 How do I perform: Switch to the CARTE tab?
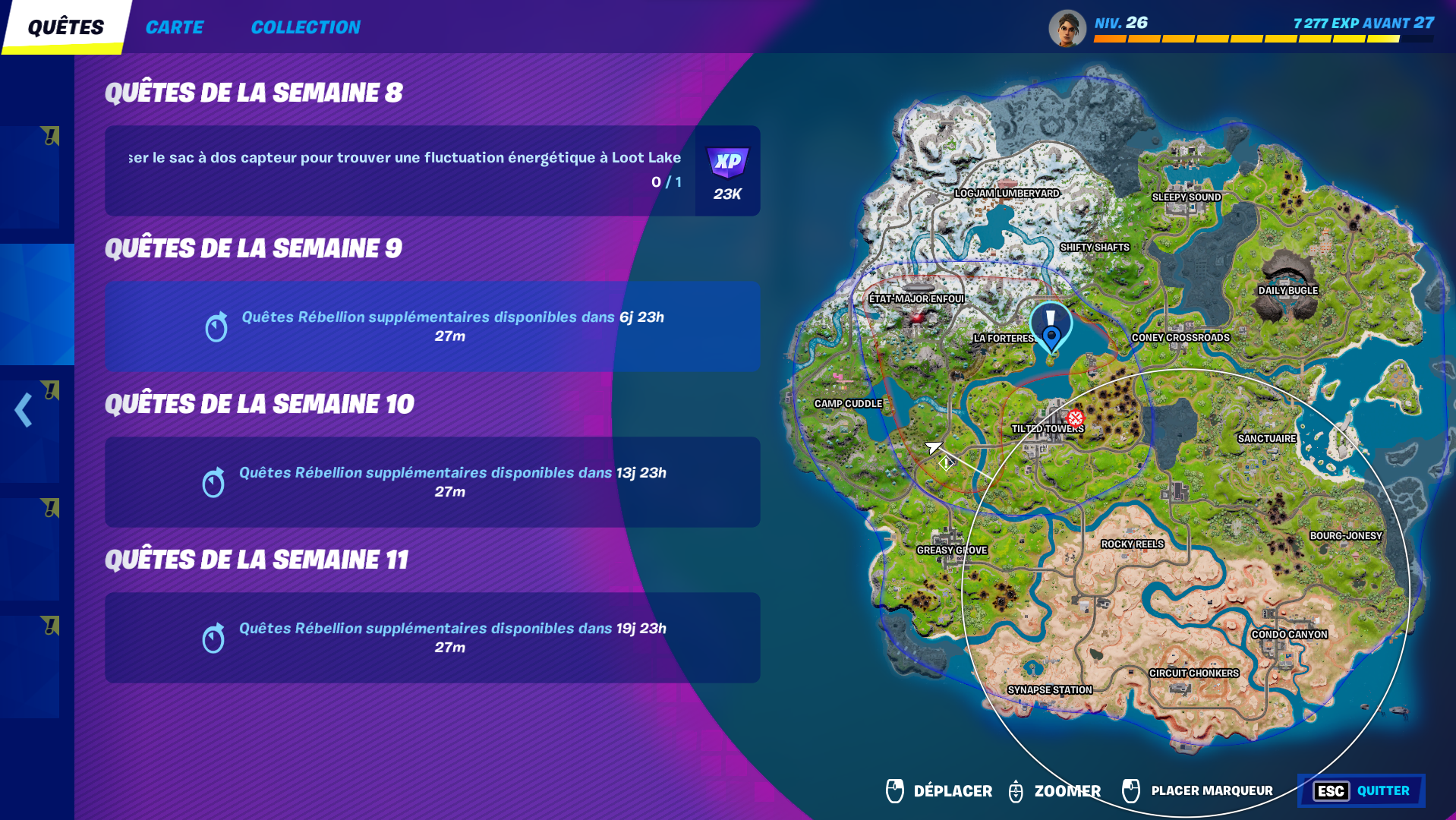click(x=175, y=27)
